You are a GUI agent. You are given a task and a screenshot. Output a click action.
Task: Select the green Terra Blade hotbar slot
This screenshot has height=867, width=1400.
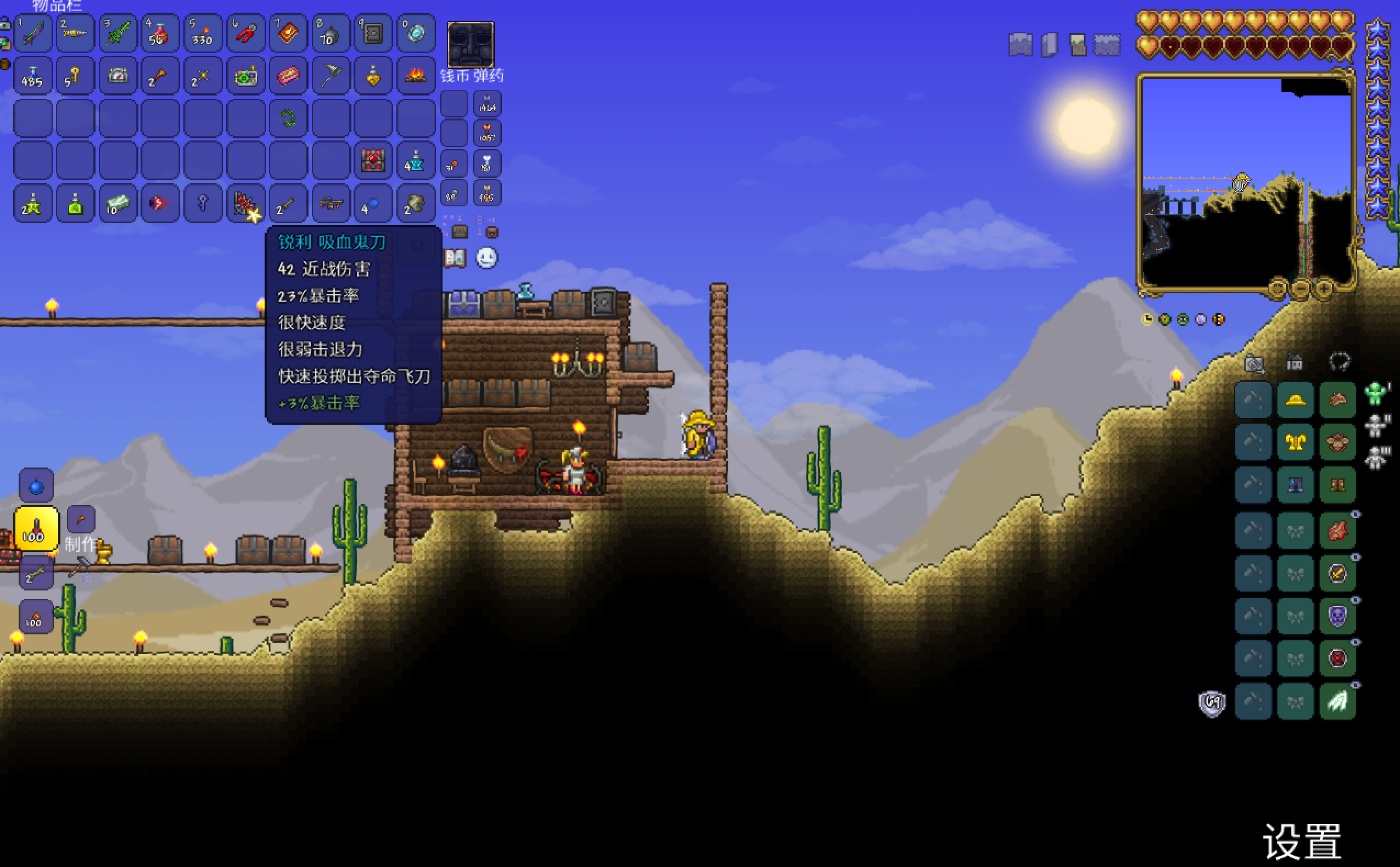[x=117, y=33]
